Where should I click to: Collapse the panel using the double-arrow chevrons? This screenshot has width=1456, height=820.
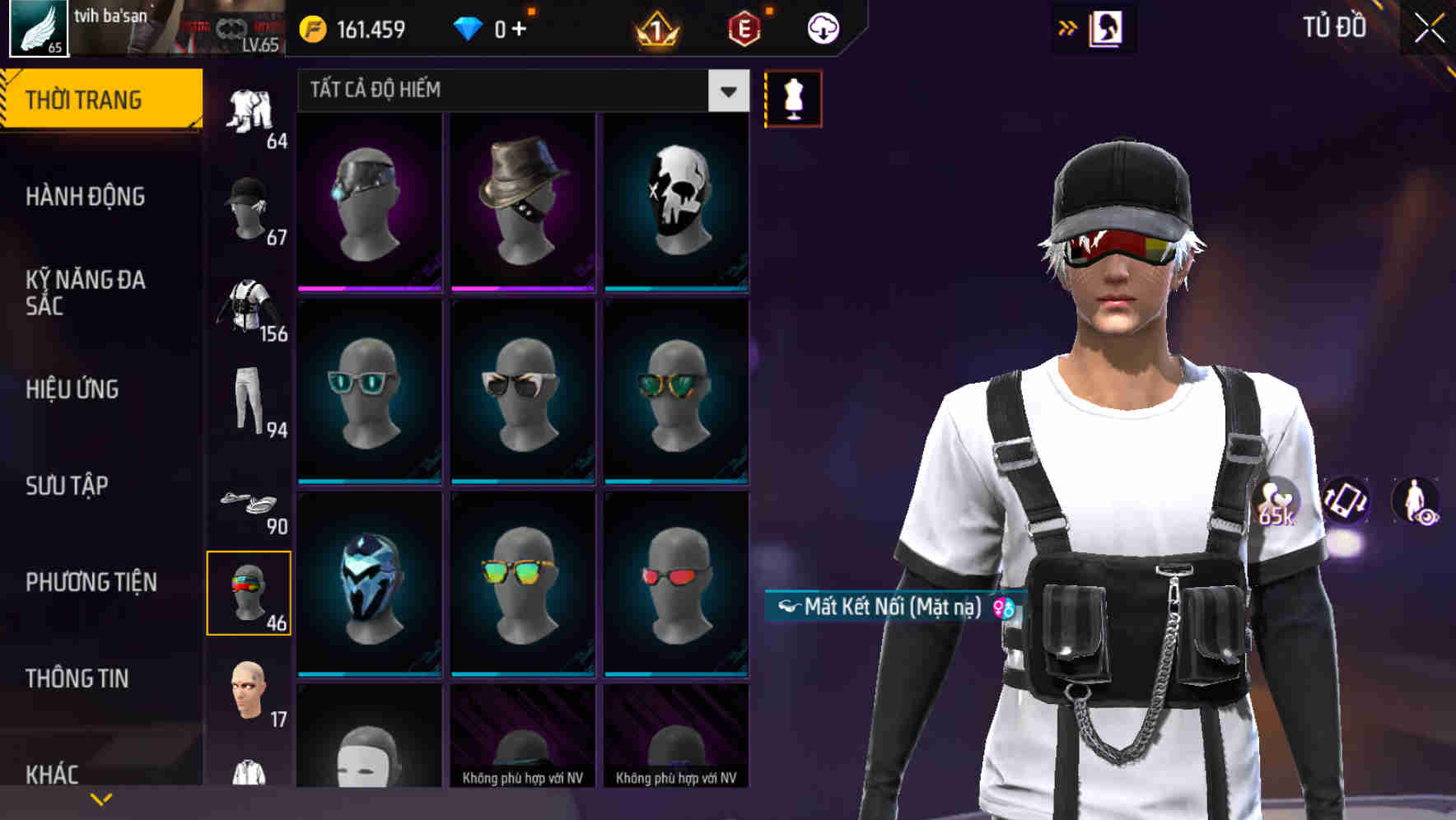(x=1066, y=27)
